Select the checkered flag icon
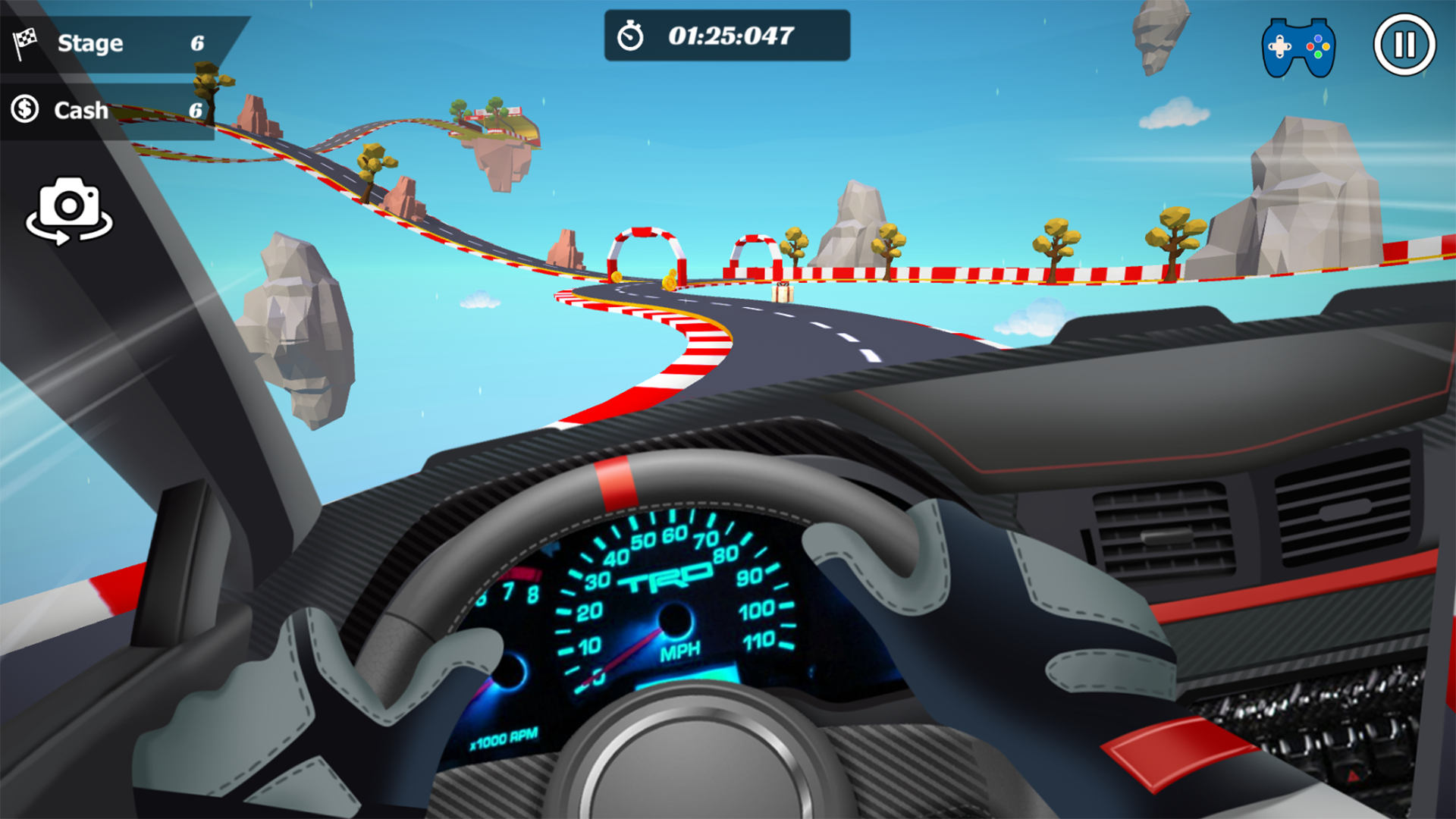The height and width of the screenshot is (819, 1456). pos(25,42)
